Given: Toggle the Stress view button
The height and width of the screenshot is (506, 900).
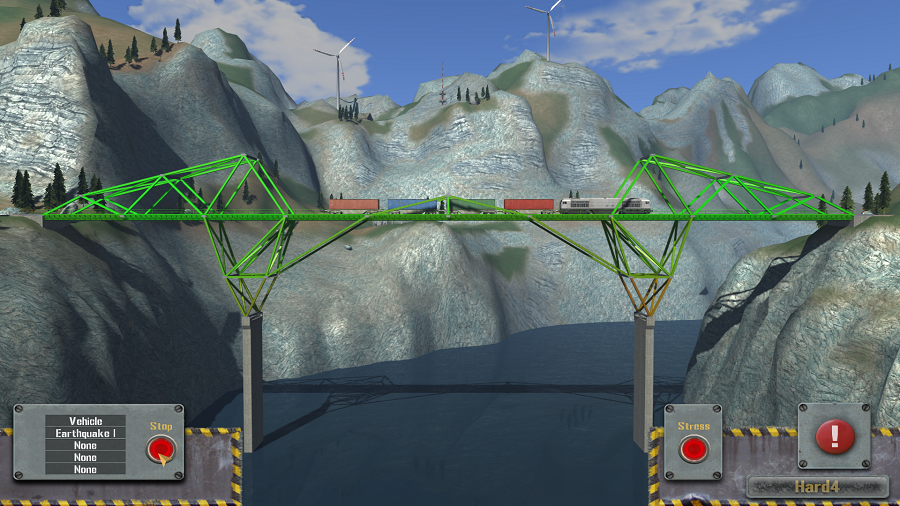Looking at the screenshot, I should click(693, 449).
